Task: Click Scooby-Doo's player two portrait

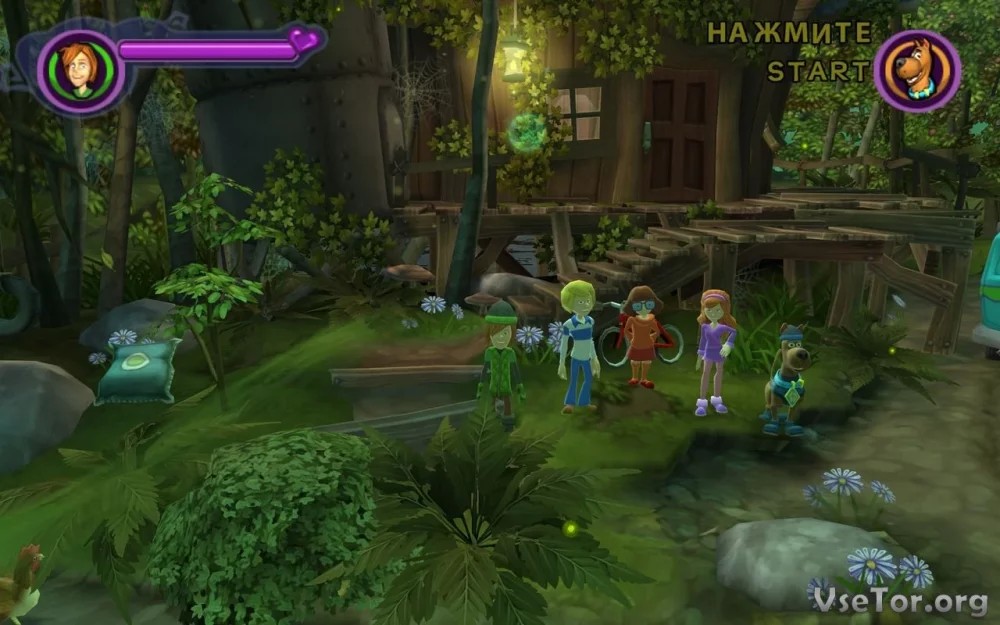Action: point(917,71)
